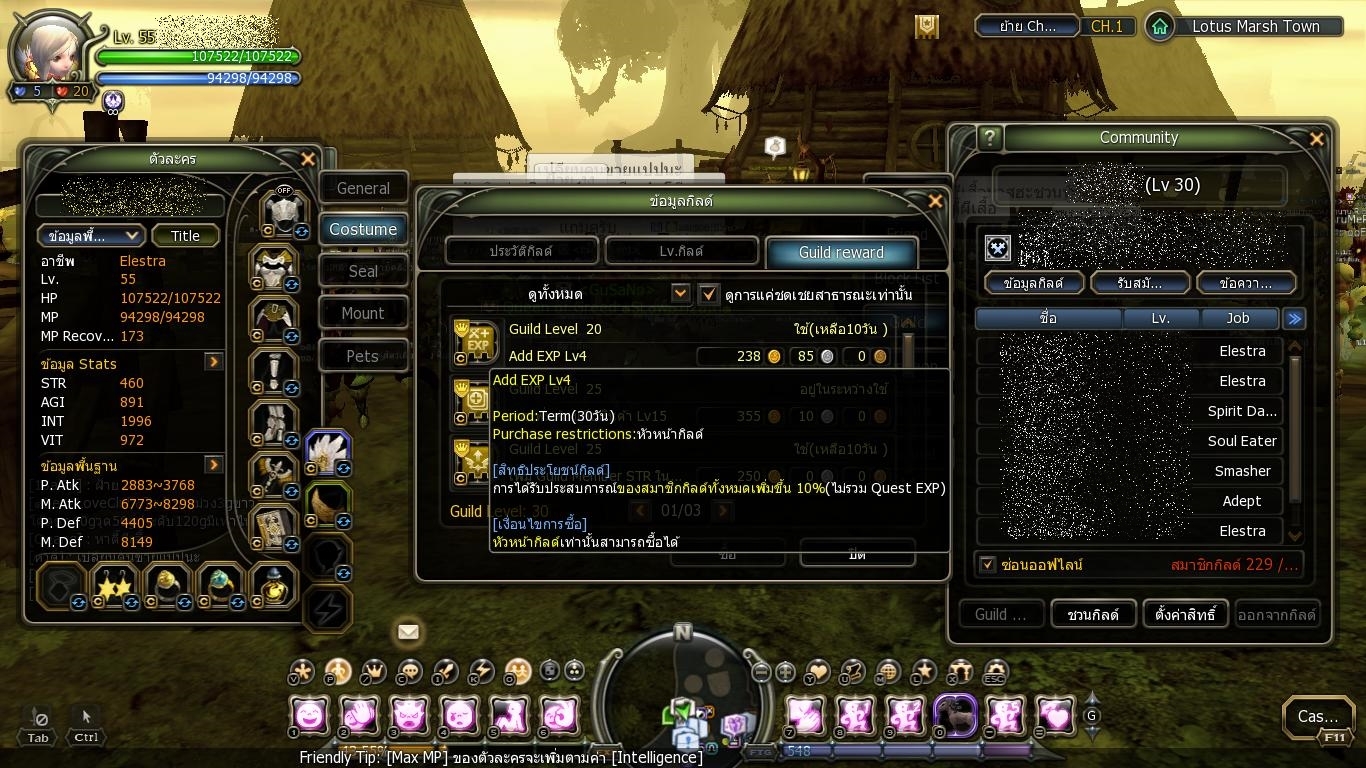The image size is (1366, 768).
Task: Click the ชวนกิลด์ guild invite button
Action: [1092, 614]
